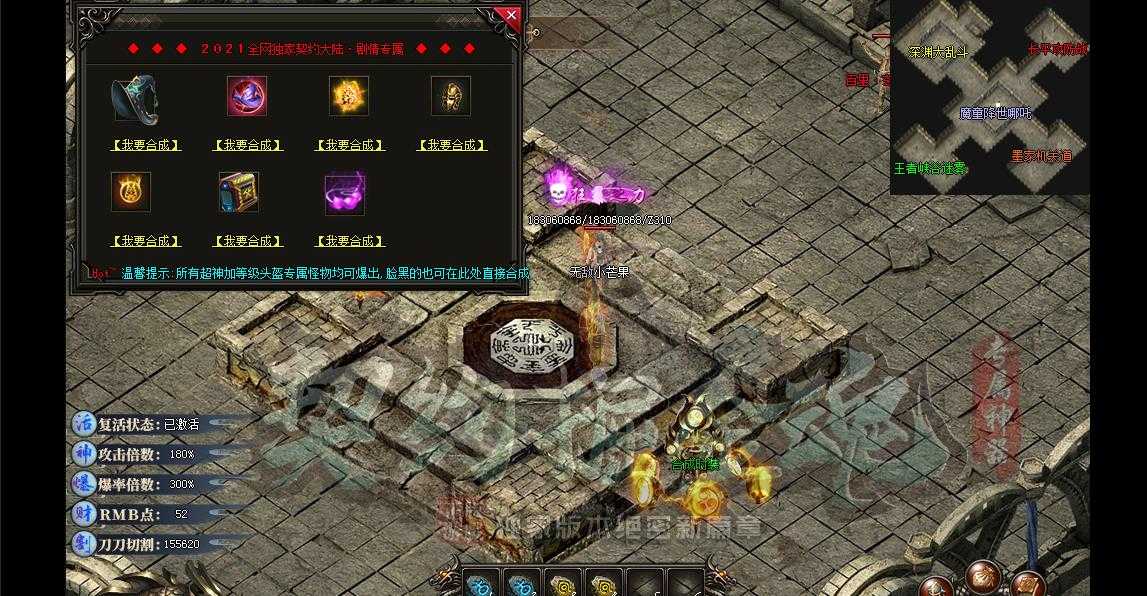Click 我要合成 under the purple glowing item

click(x=350, y=241)
